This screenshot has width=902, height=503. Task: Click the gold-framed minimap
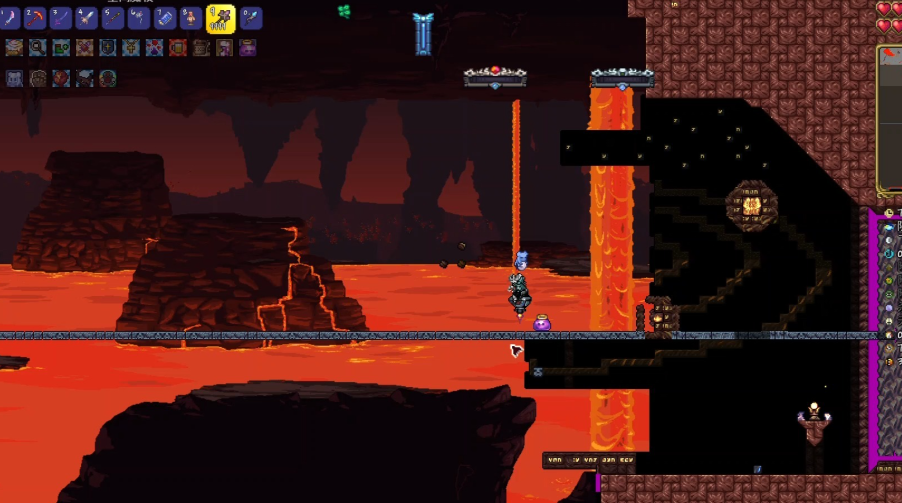tap(891, 120)
